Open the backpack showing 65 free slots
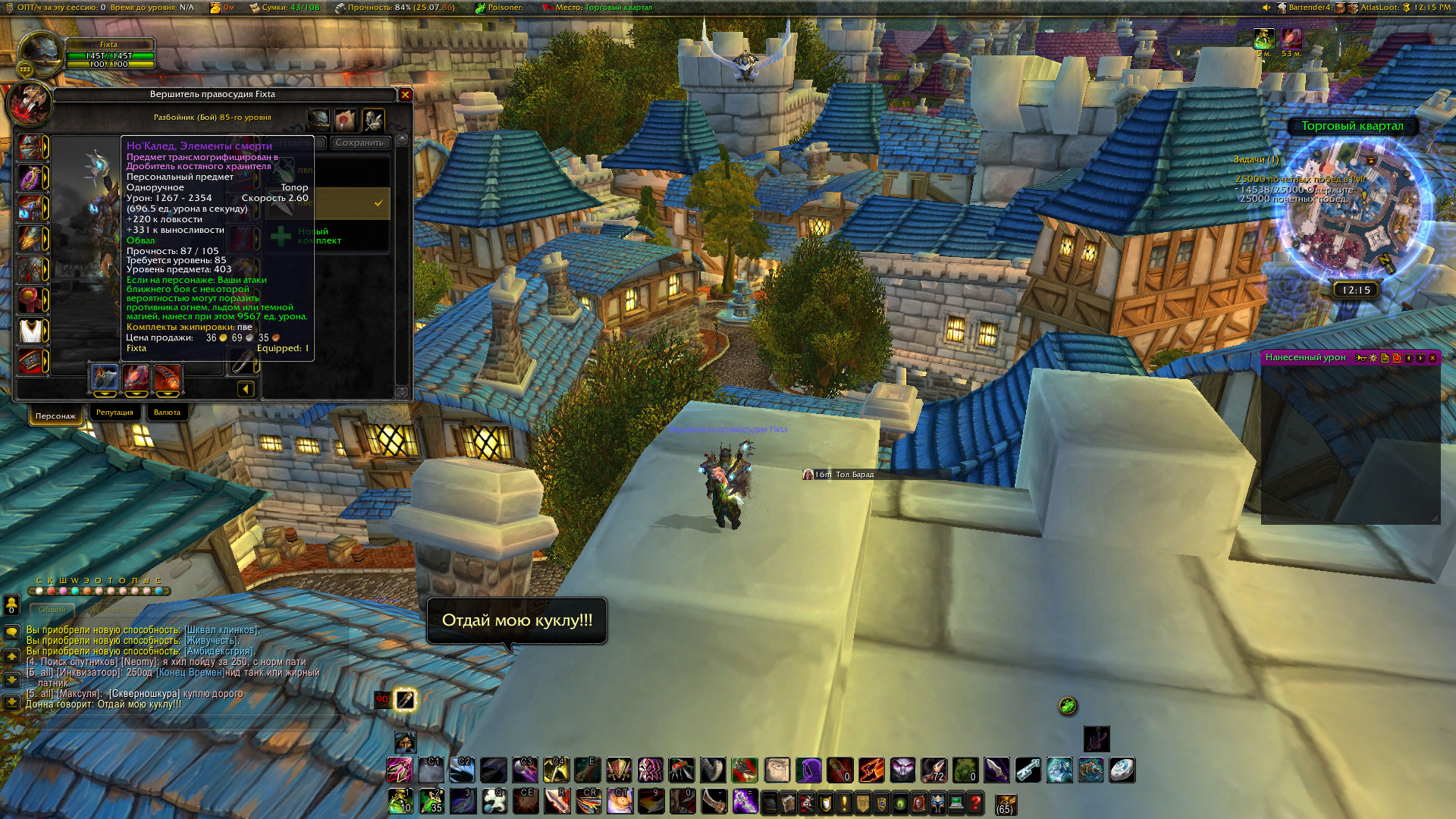The width and height of the screenshot is (1456, 819). 1006,804
